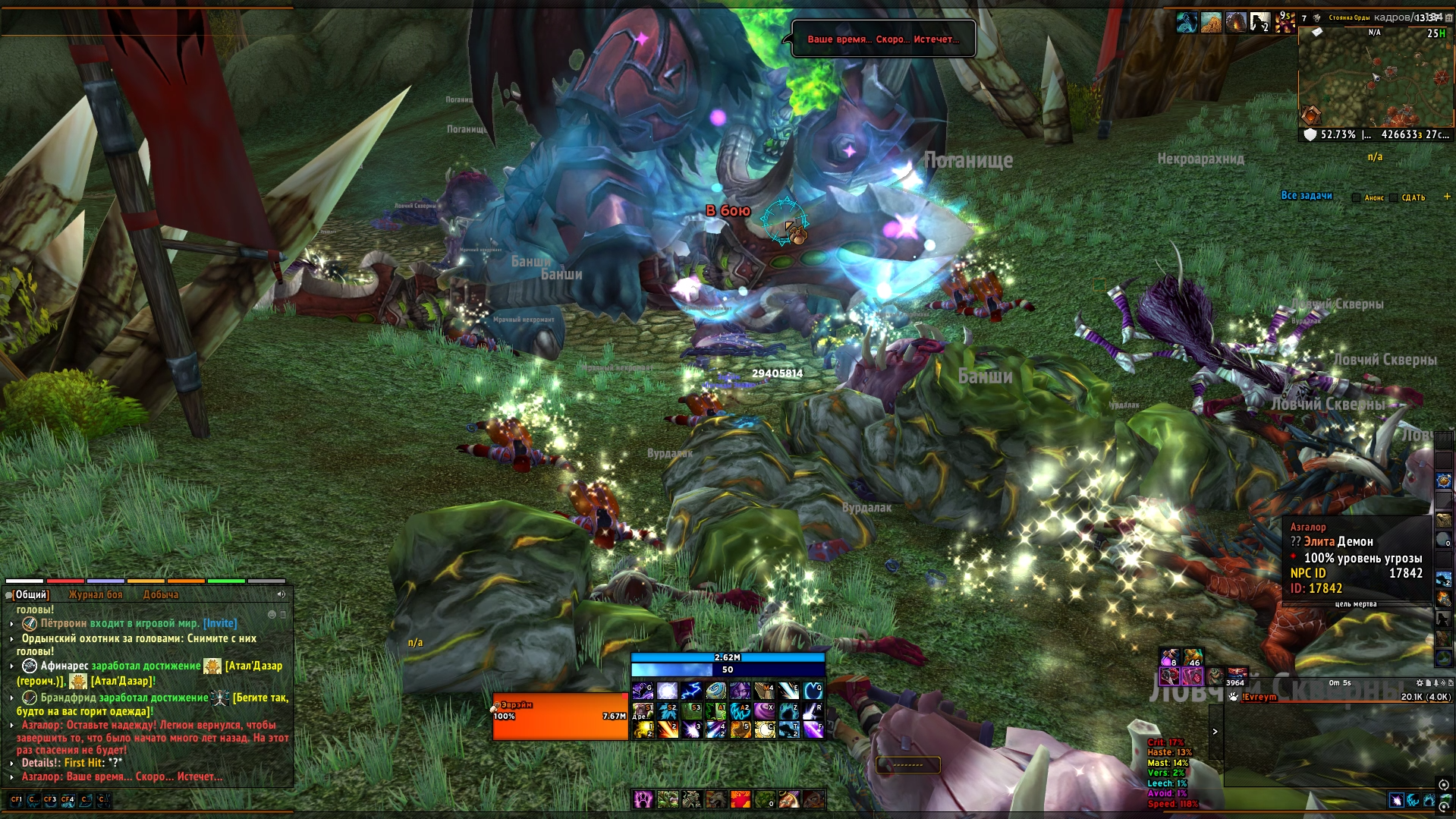Tick the Анонс checkbox

(x=1357, y=197)
